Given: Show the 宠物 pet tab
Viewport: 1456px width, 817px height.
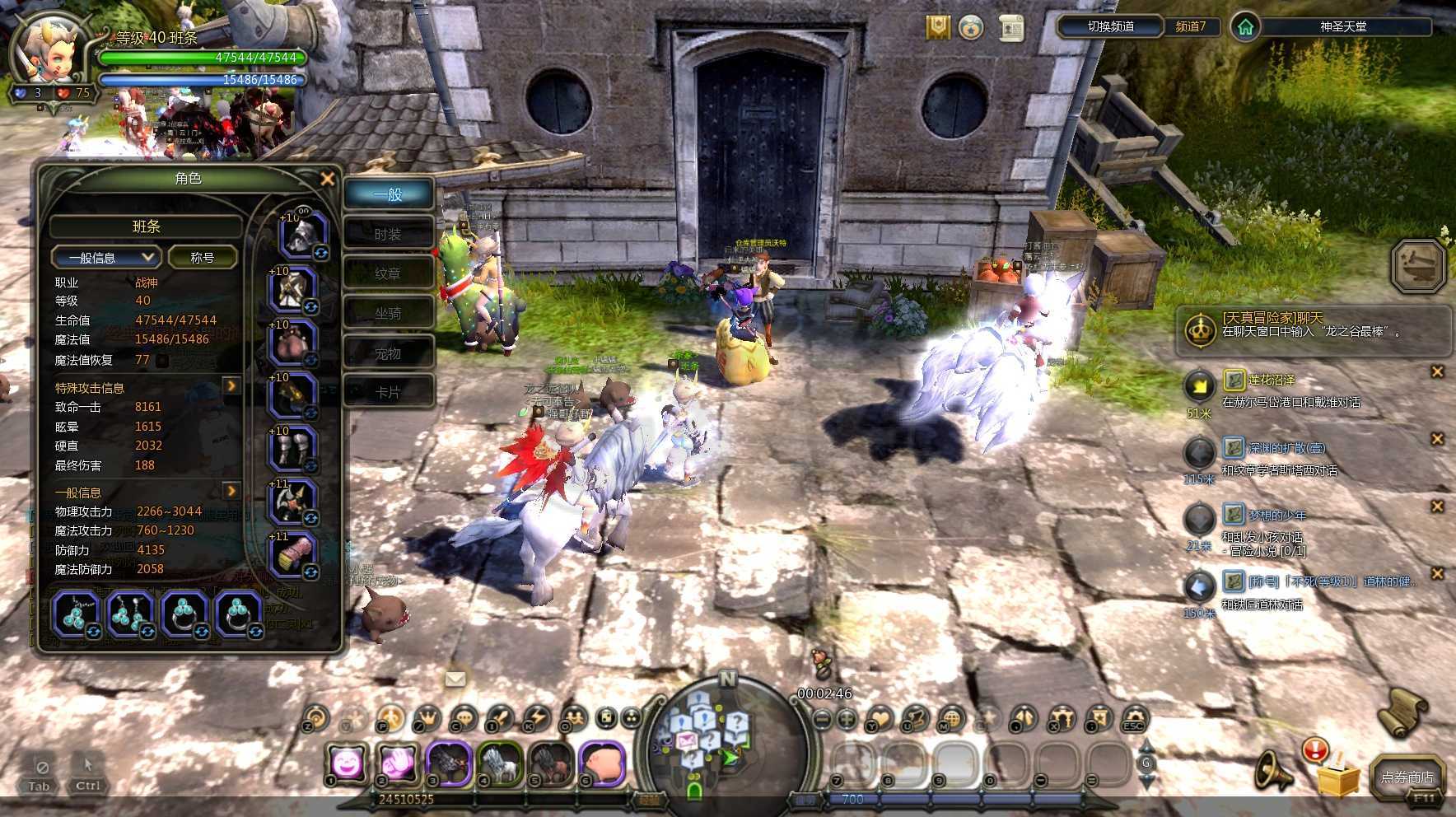Looking at the screenshot, I should 388,353.
